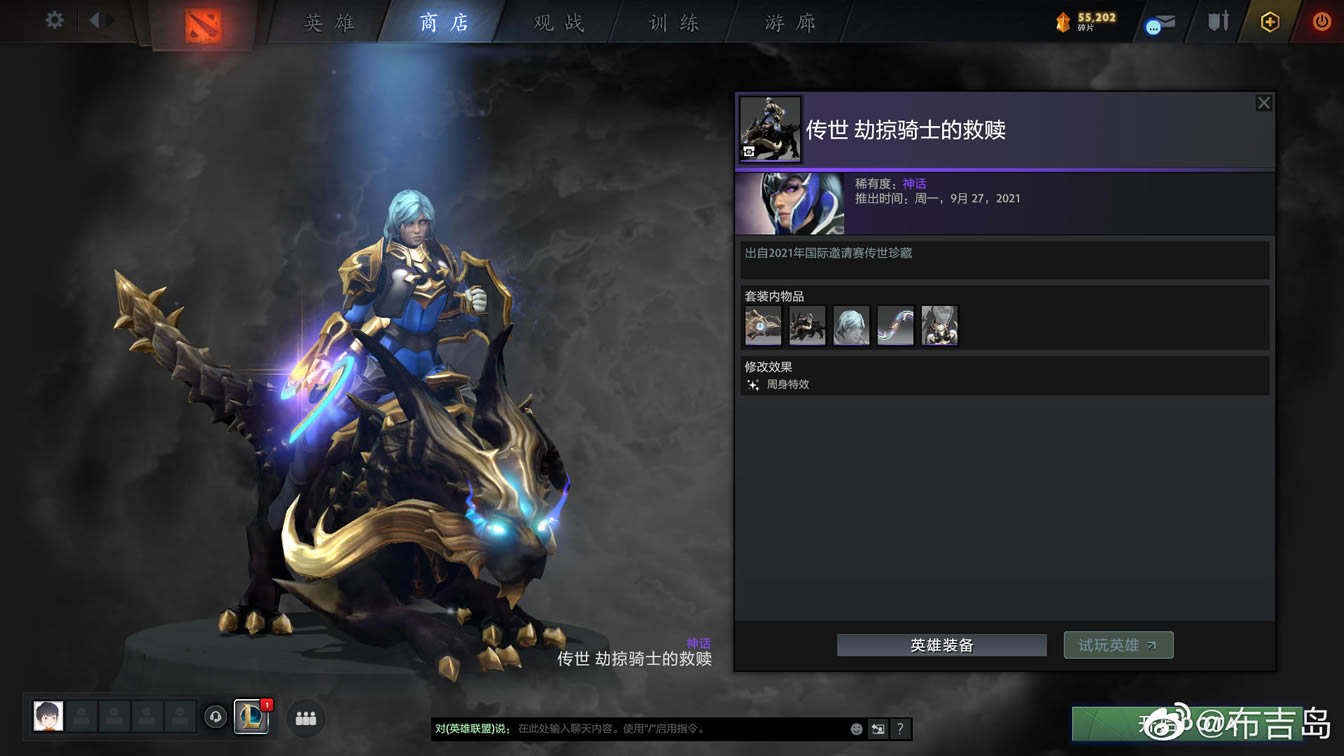Viewport: 1344px width, 756px height.
Task: Open the settings gear menu
Action: coord(54,19)
